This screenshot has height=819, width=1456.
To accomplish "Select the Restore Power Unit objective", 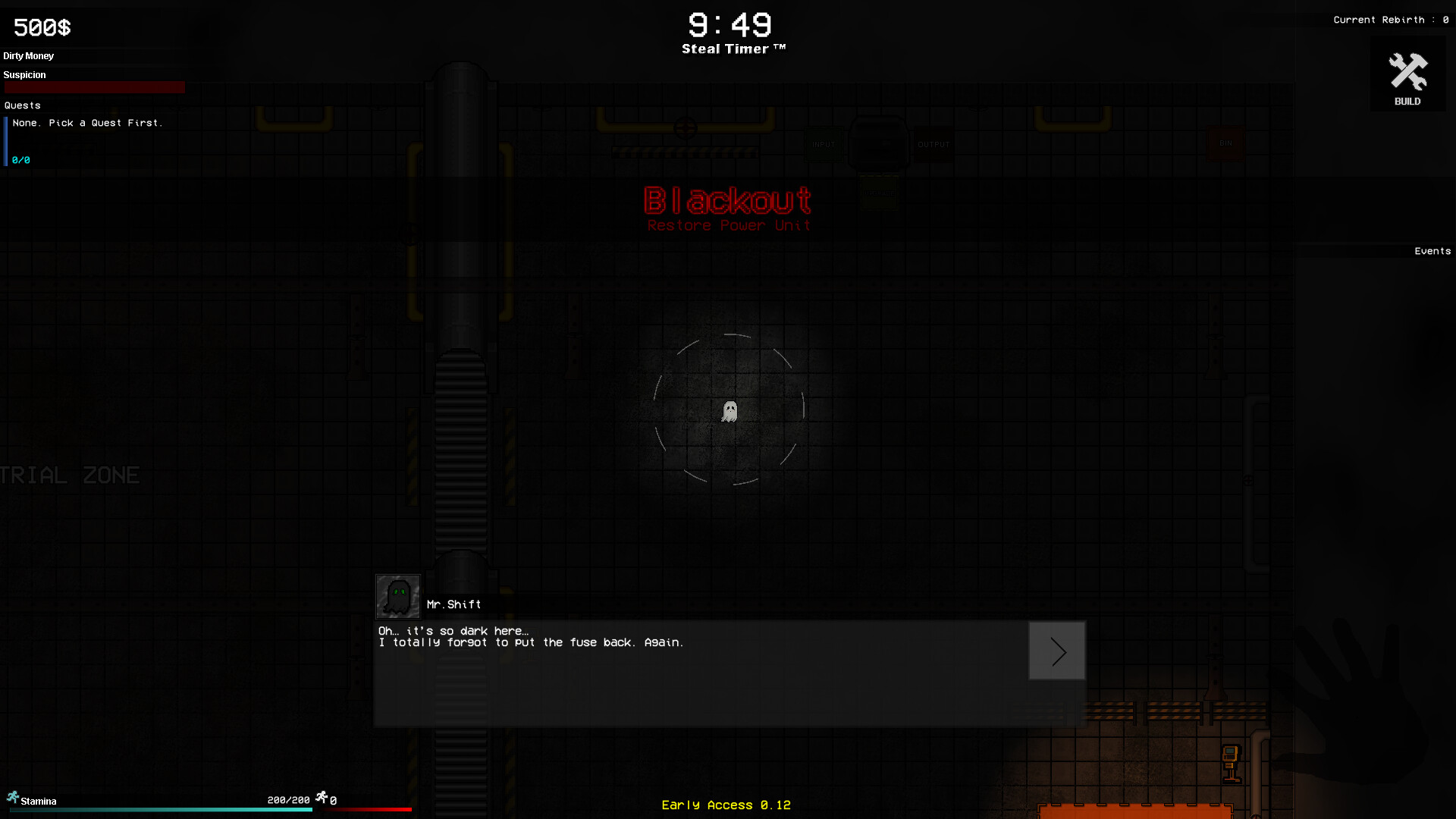I will 728,224.
